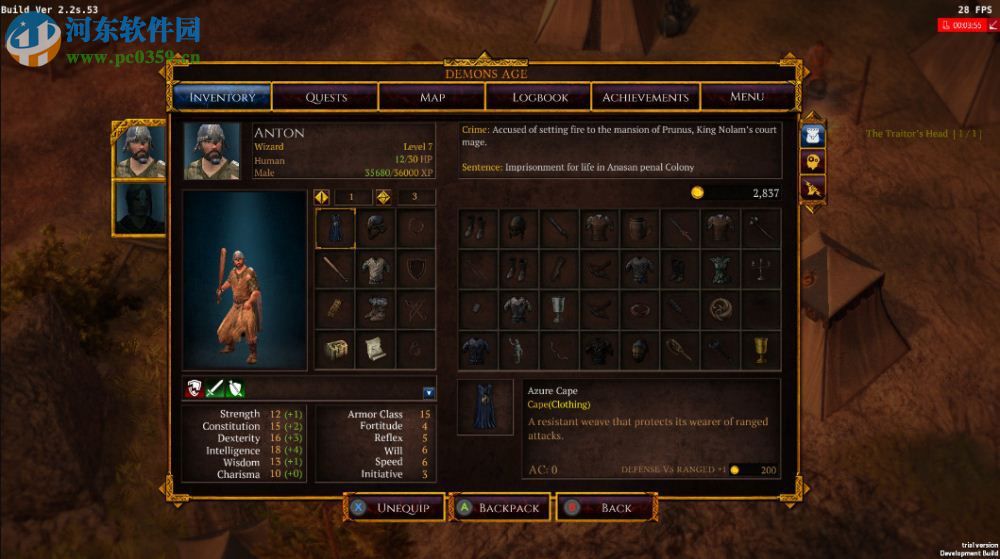Open the Map tab
The image size is (1000, 559).
432,97
